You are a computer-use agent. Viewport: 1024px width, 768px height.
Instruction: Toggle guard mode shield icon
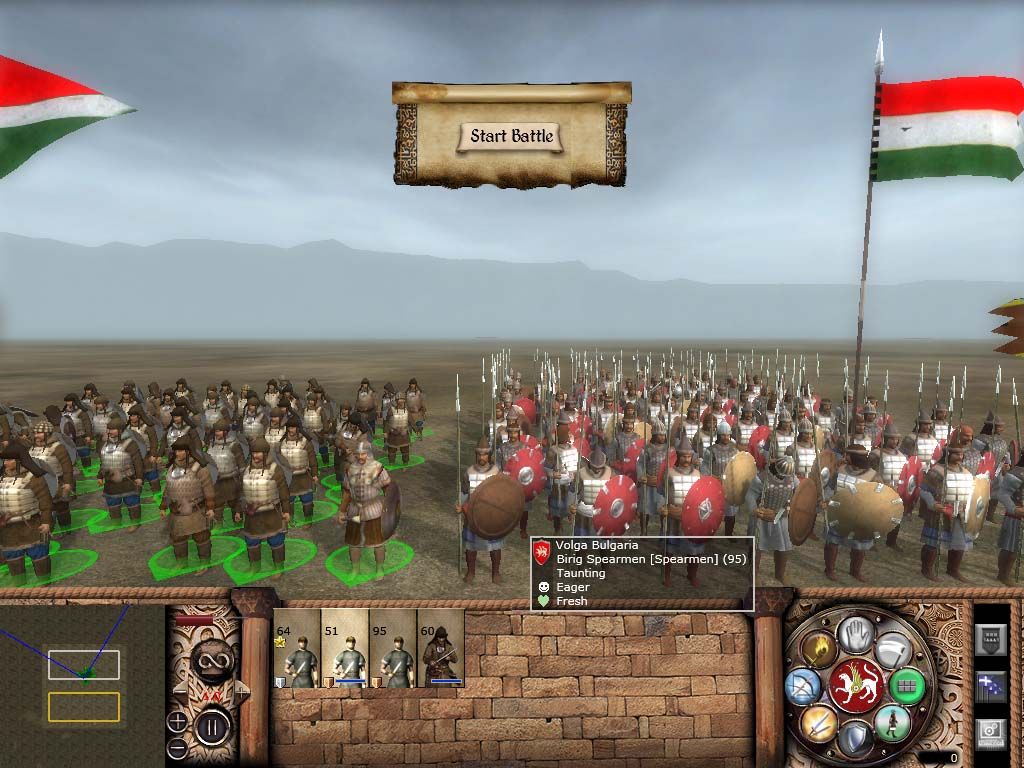[856, 739]
